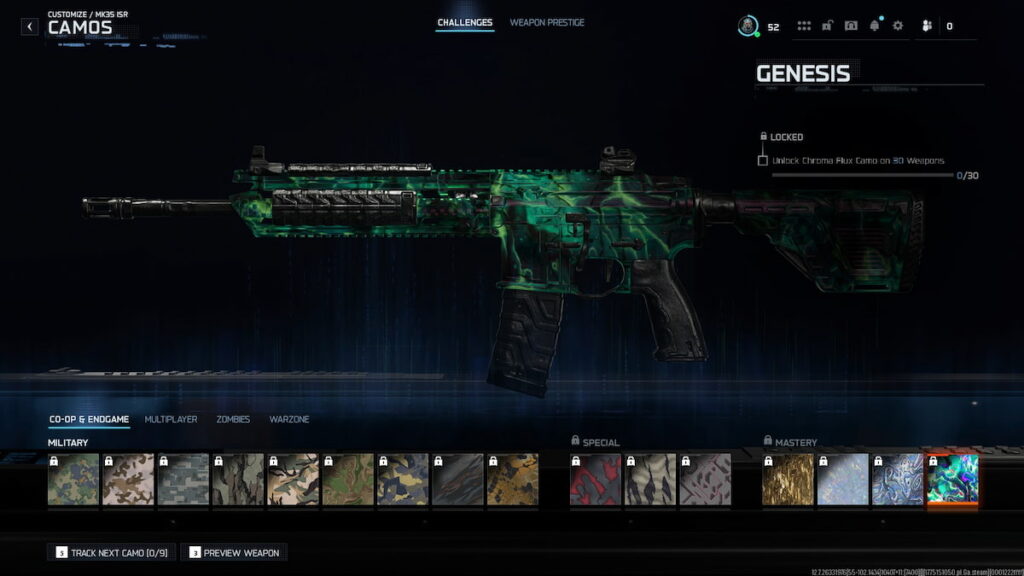Track the next camo
Screen dimensions: 1024x576
[110, 552]
